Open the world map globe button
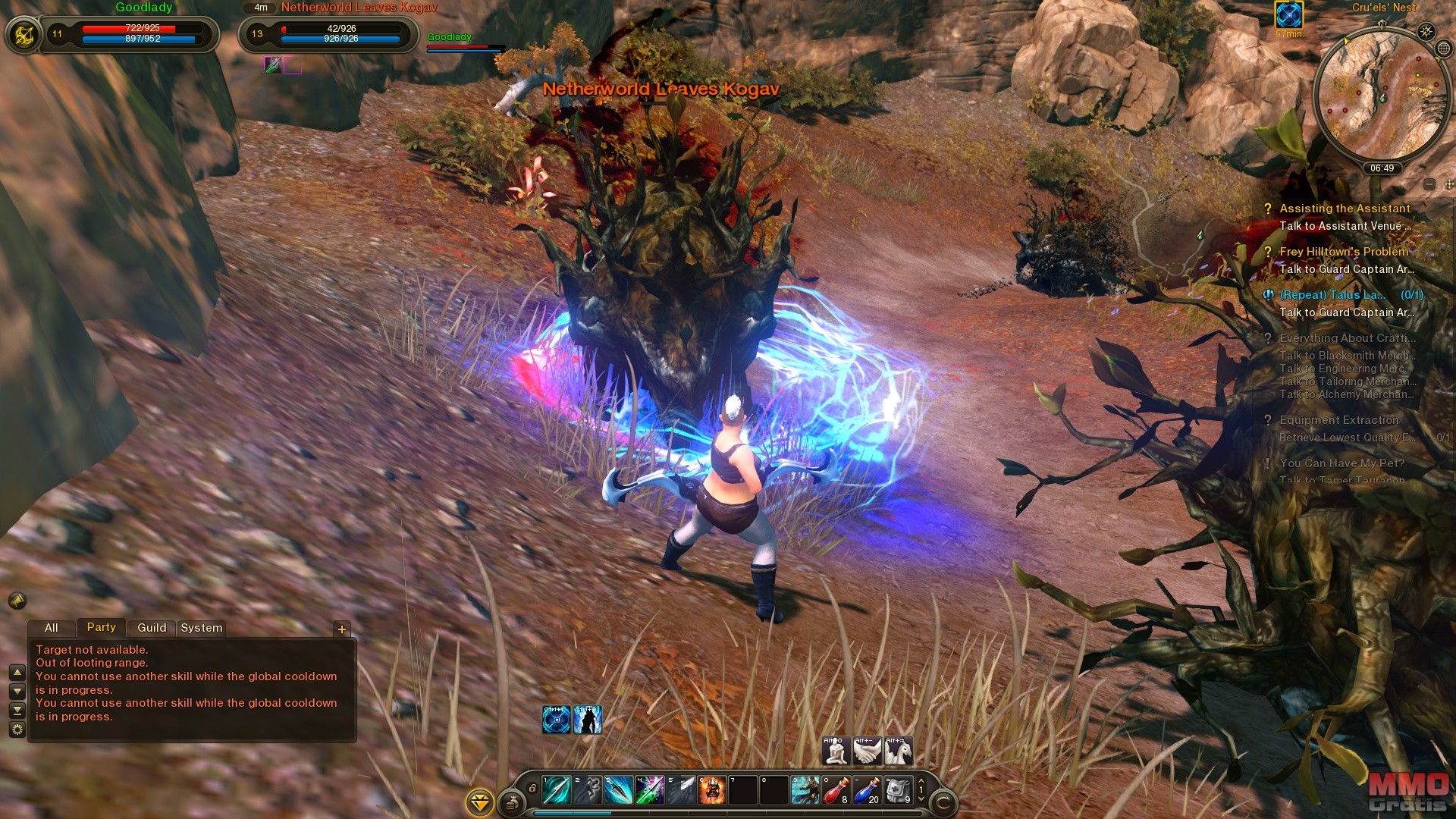 1444,49
